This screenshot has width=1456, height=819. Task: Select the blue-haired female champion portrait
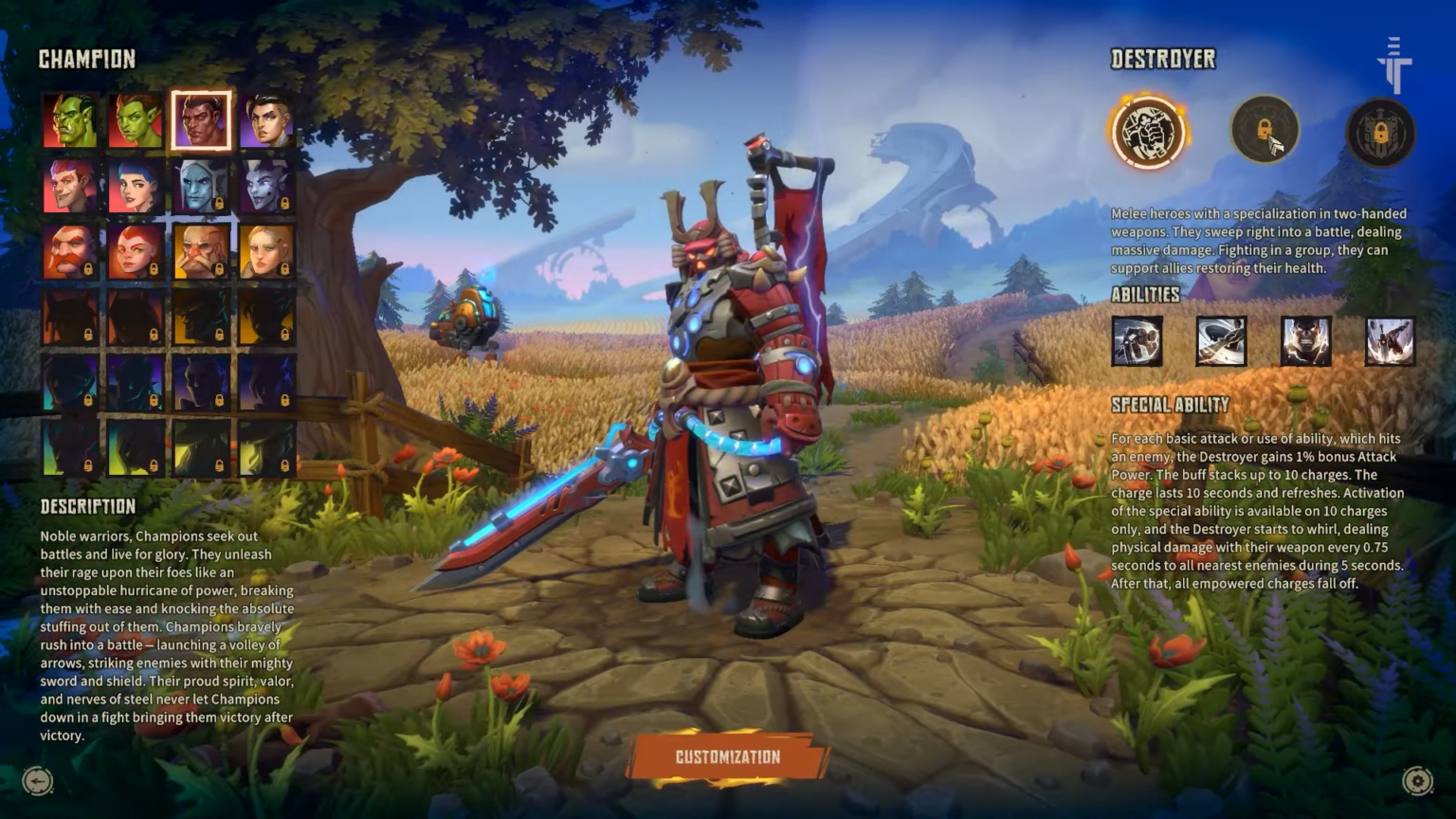point(134,186)
